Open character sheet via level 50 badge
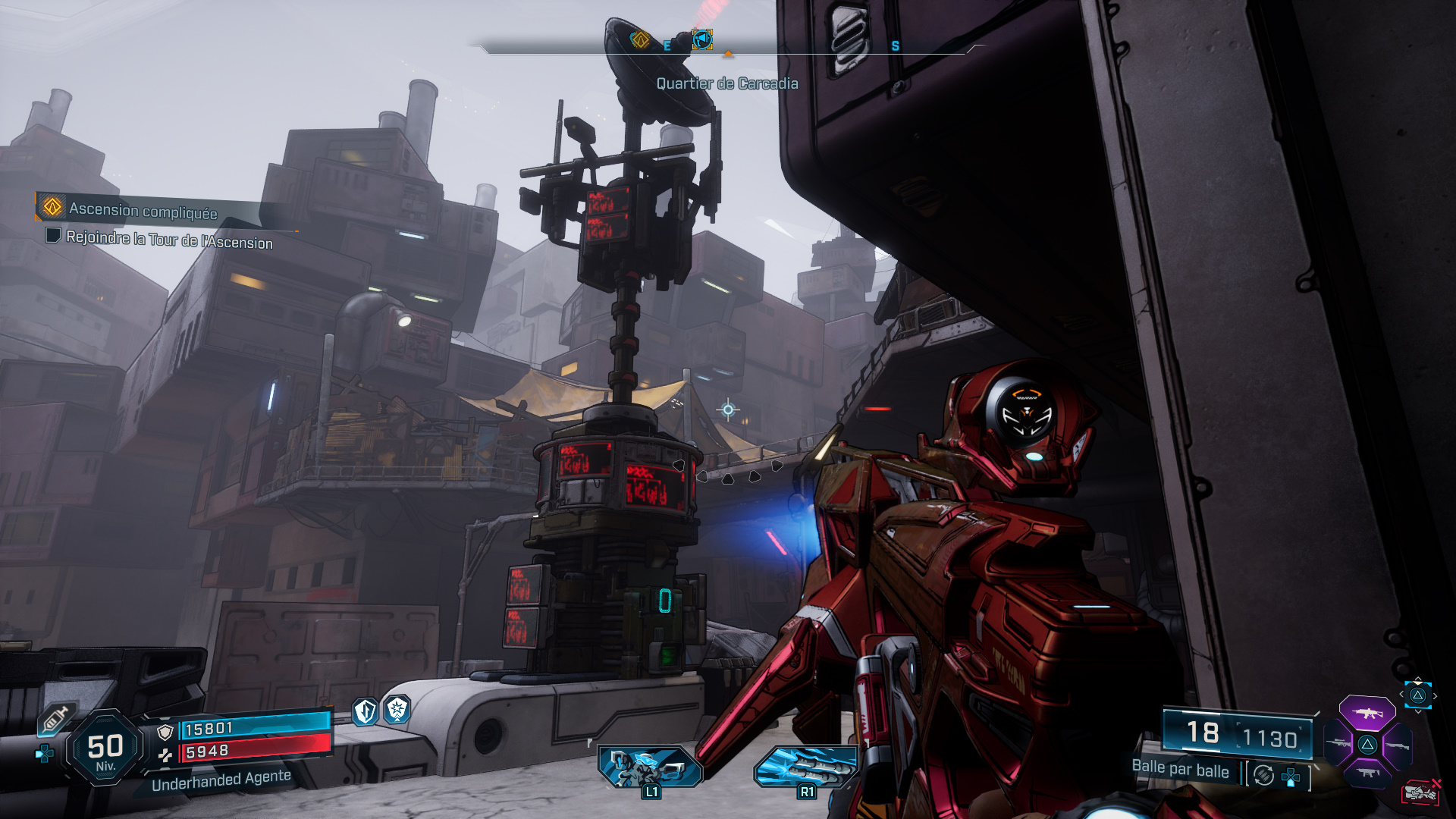The width and height of the screenshot is (1456, 819). tap(105, 748)
